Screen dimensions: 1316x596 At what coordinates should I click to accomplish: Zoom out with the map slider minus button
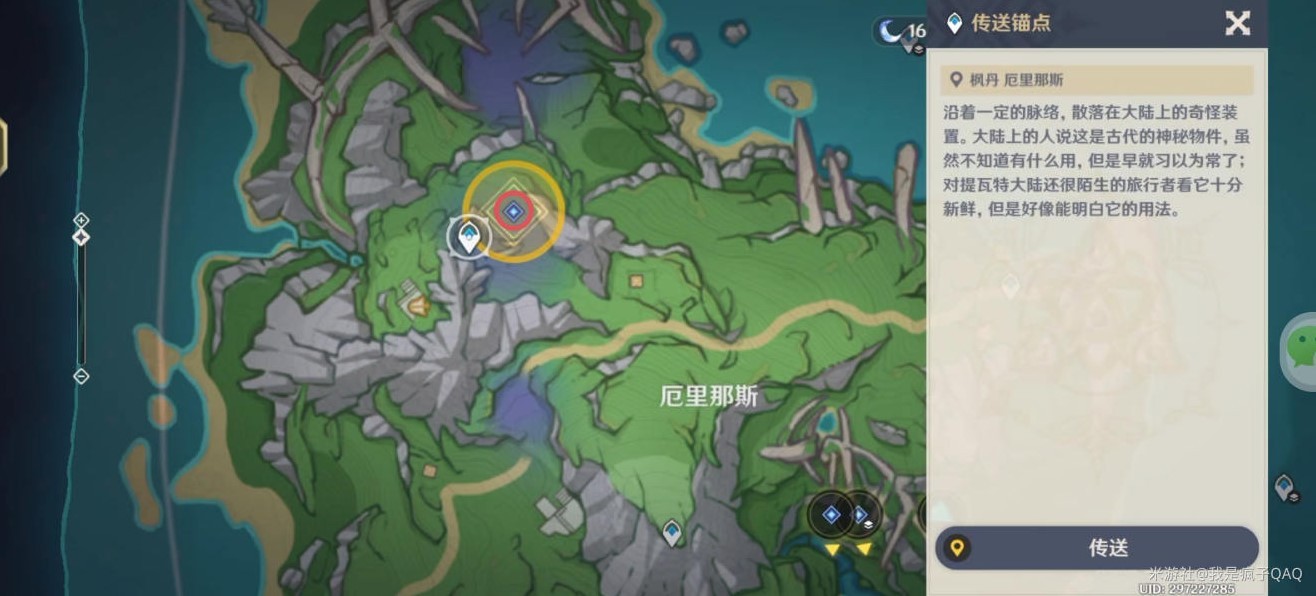tap(82, 376)
